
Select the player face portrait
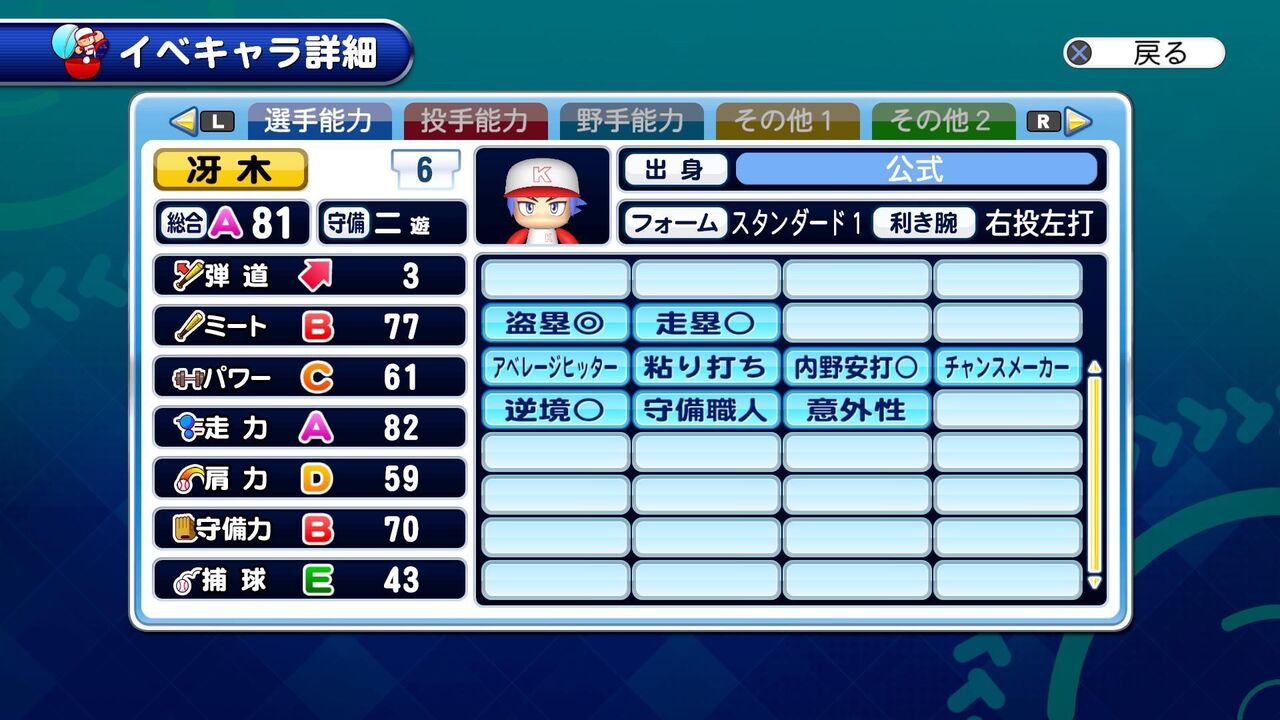pos(542,196)
